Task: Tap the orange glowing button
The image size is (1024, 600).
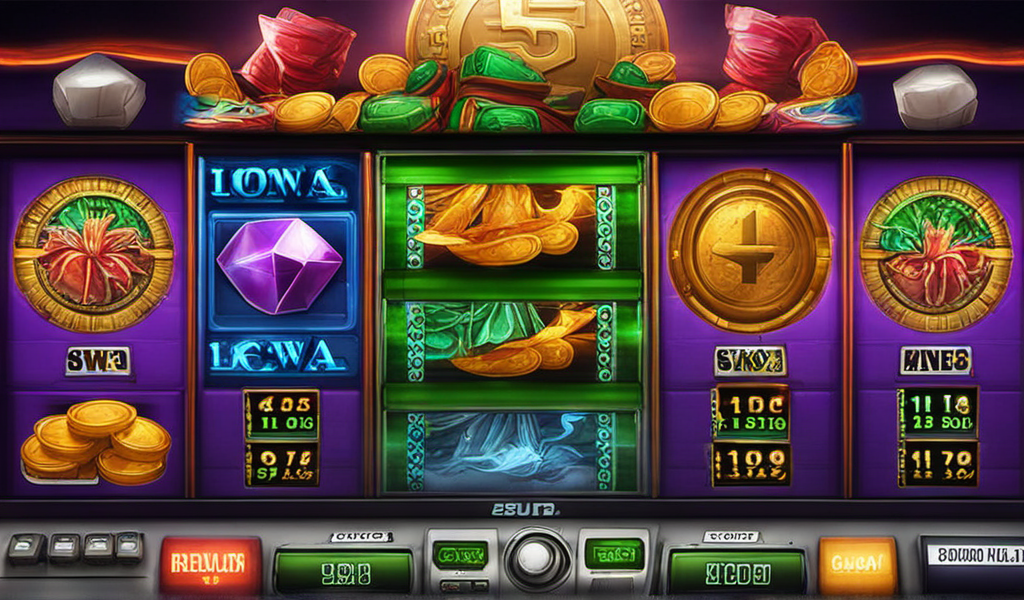Action: (x=857, y=564)
